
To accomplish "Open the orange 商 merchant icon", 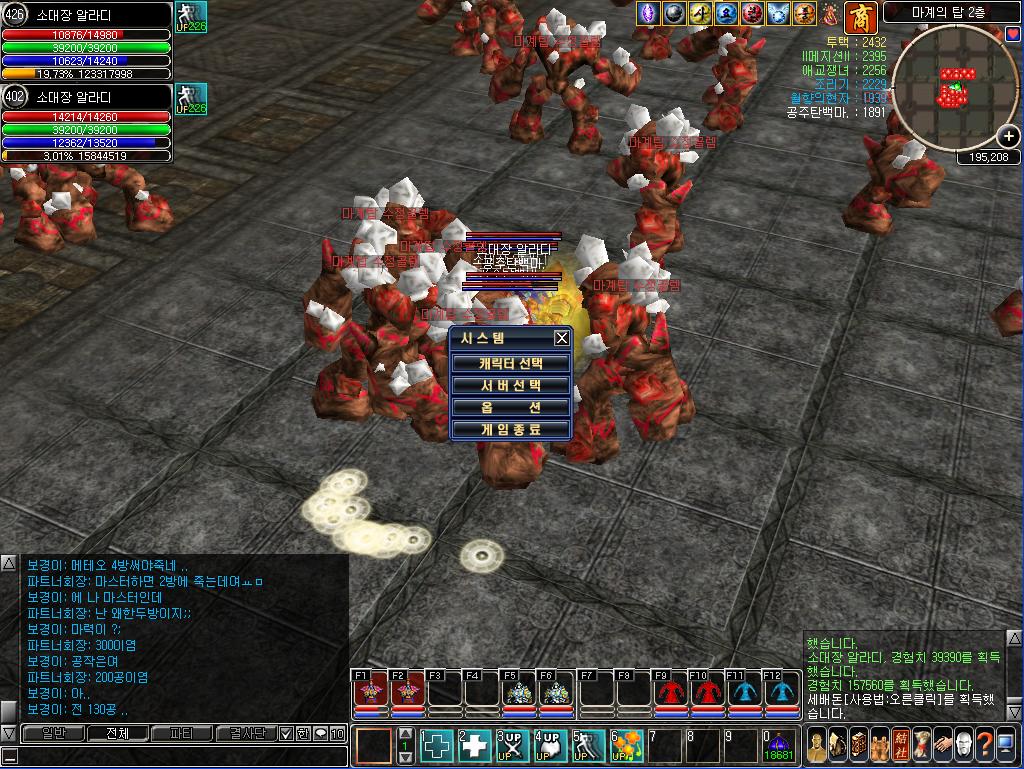I will (860, 15).
